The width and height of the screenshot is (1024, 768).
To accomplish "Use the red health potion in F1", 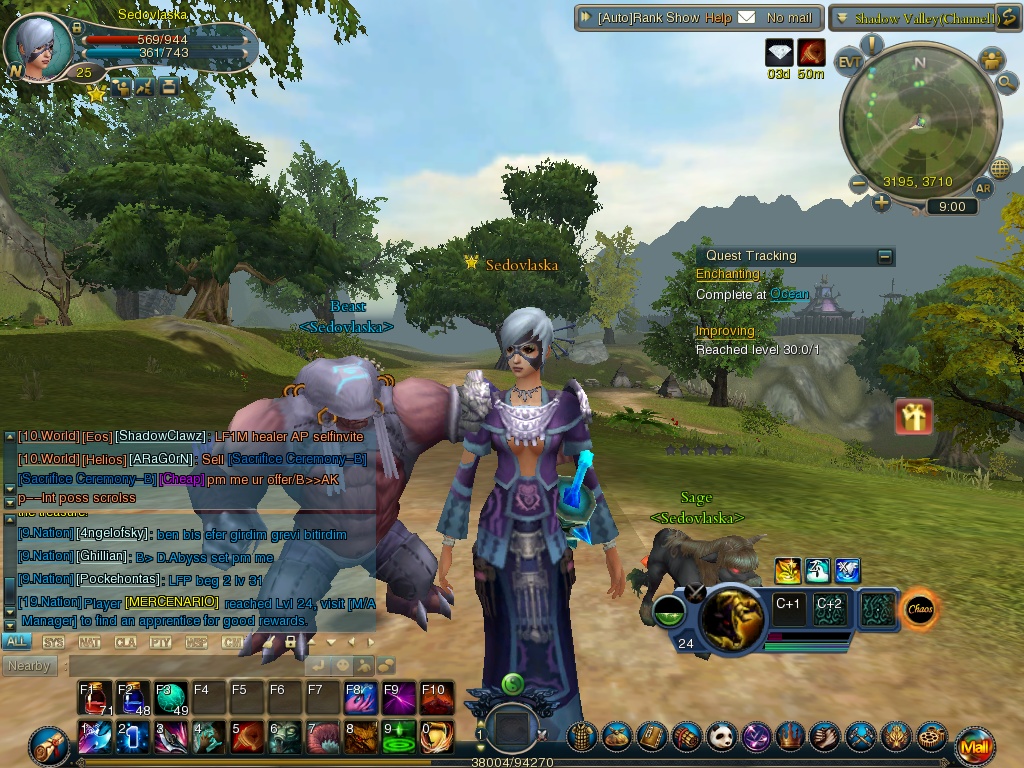I will pyautogui.click(x=96, y=698).
